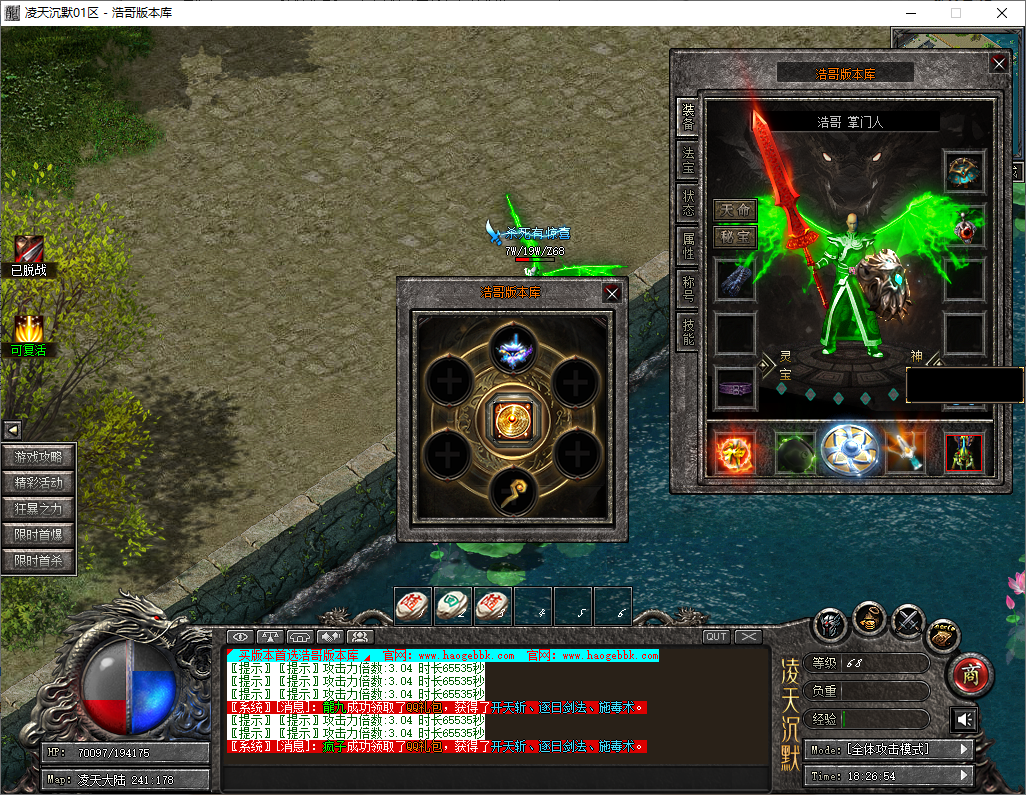Open the 游戏攻略 game guide menu
The height and width of the screenshot is (795, 1026).
pyautogui.click(x=39, y=457)
